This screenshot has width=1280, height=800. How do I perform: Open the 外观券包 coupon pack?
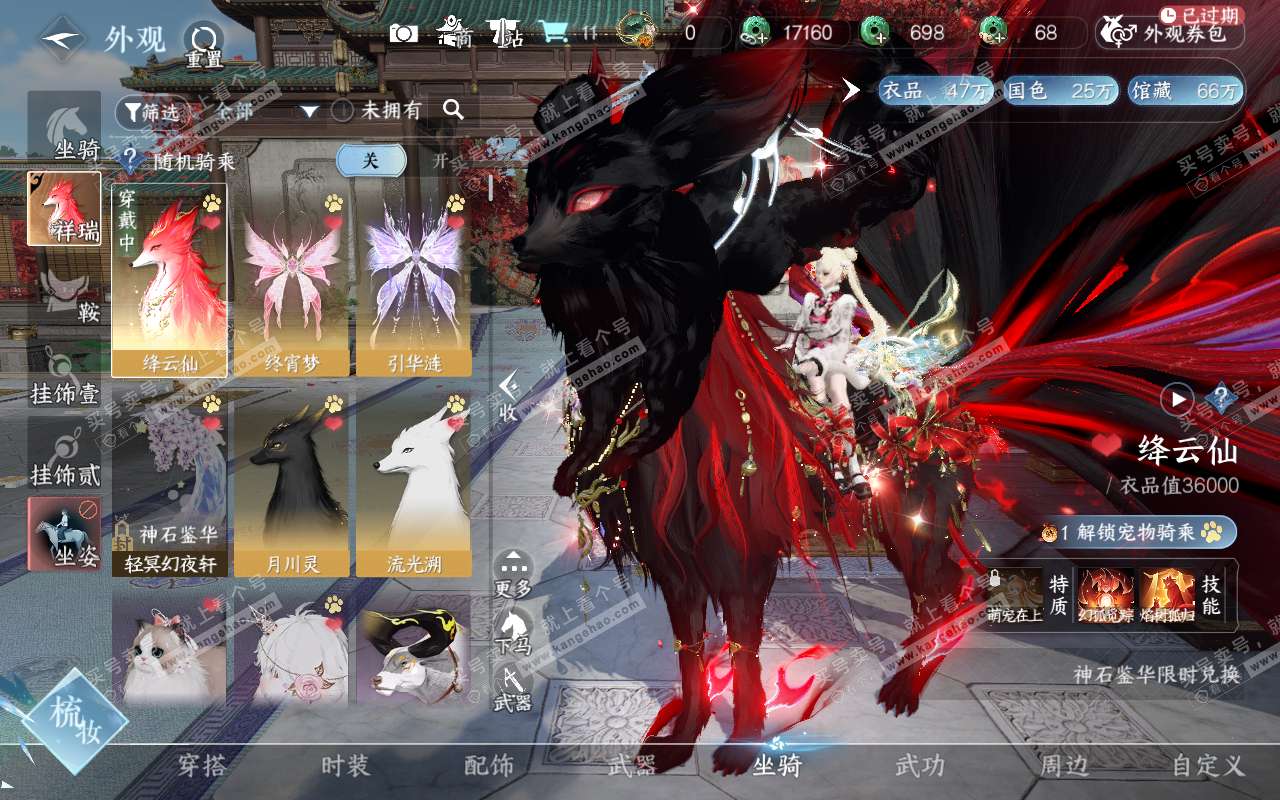[x=1170, y=34]
